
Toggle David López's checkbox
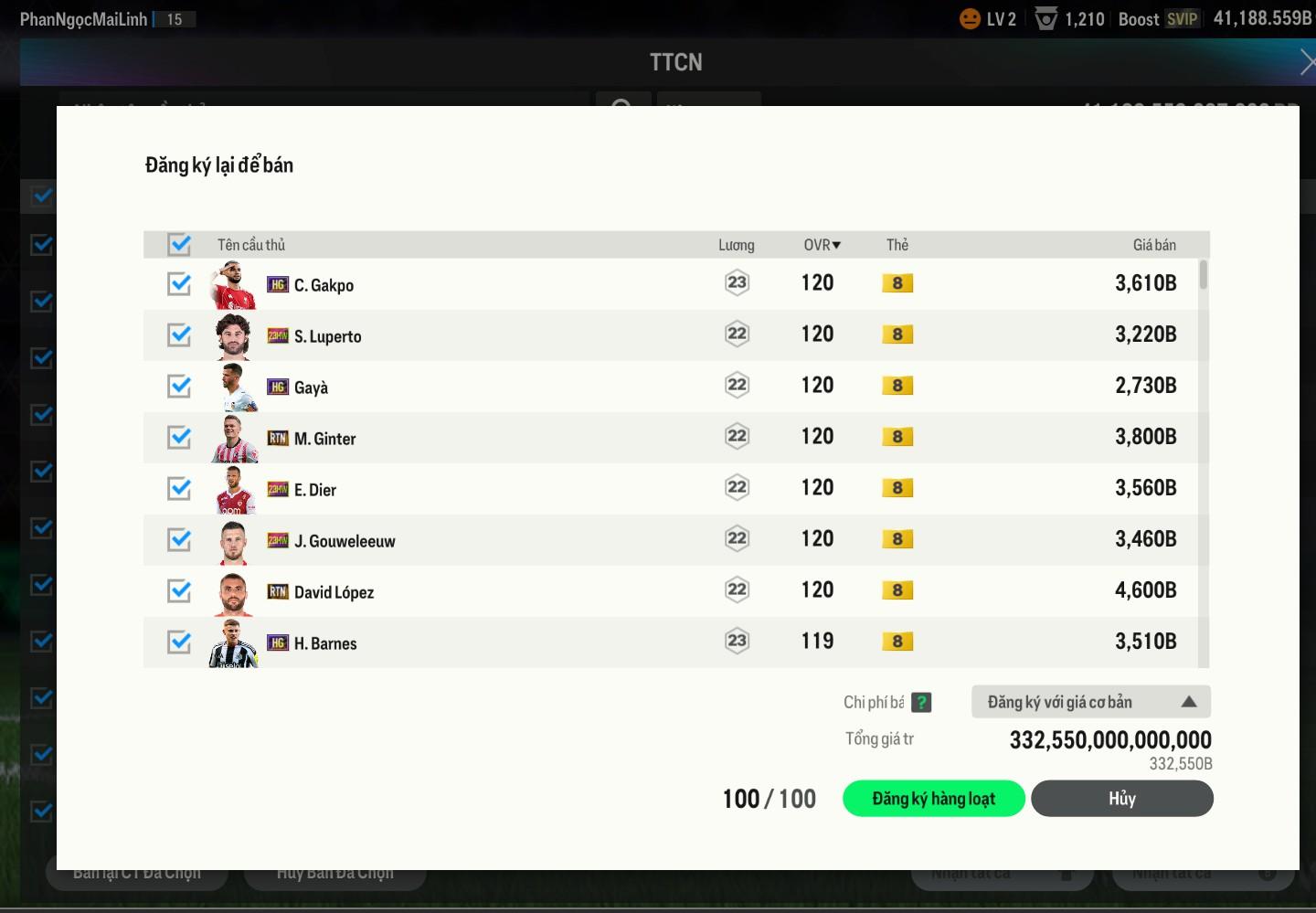(179, 591)
